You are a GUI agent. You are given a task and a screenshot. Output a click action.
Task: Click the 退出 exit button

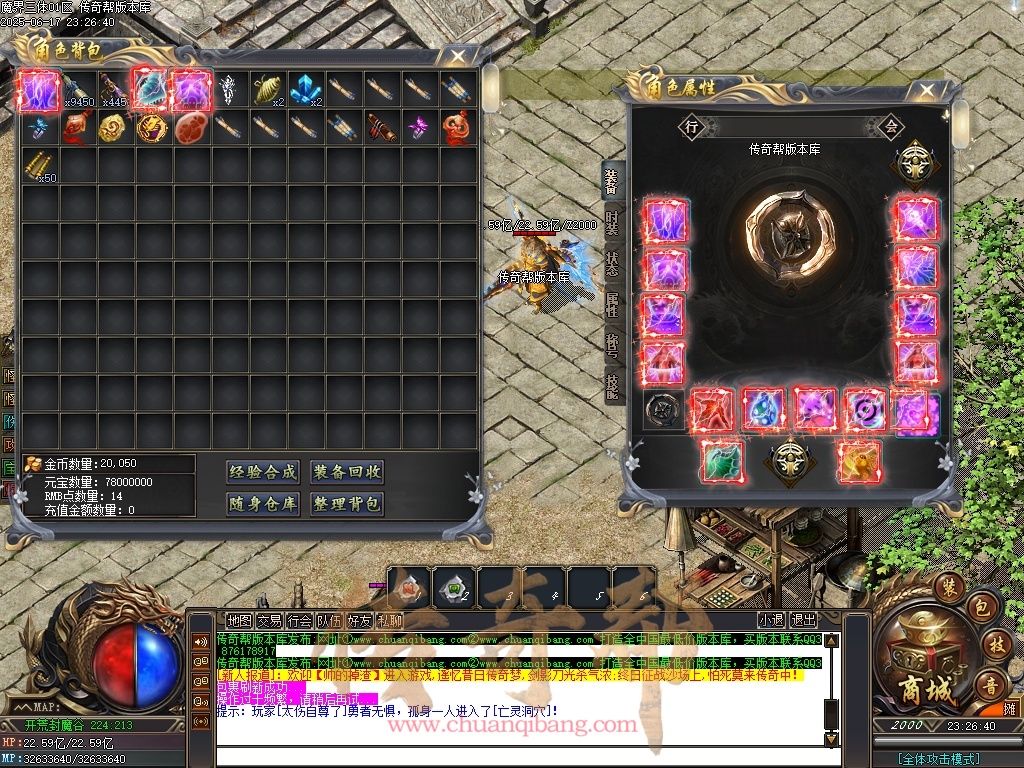(x=803, y=621)
